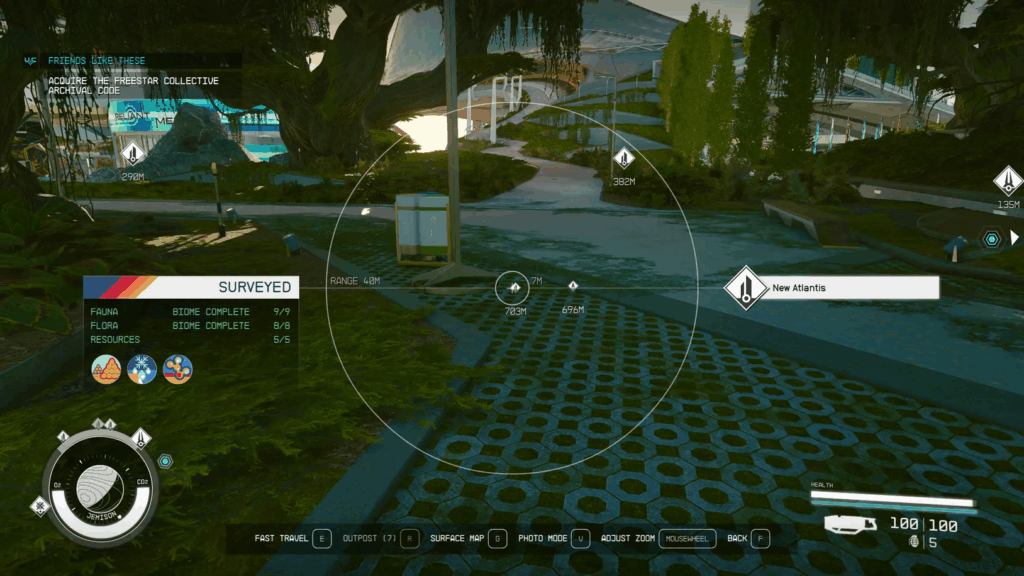Select the 290M location marker

pyautogui.click(x=133, y=154)
